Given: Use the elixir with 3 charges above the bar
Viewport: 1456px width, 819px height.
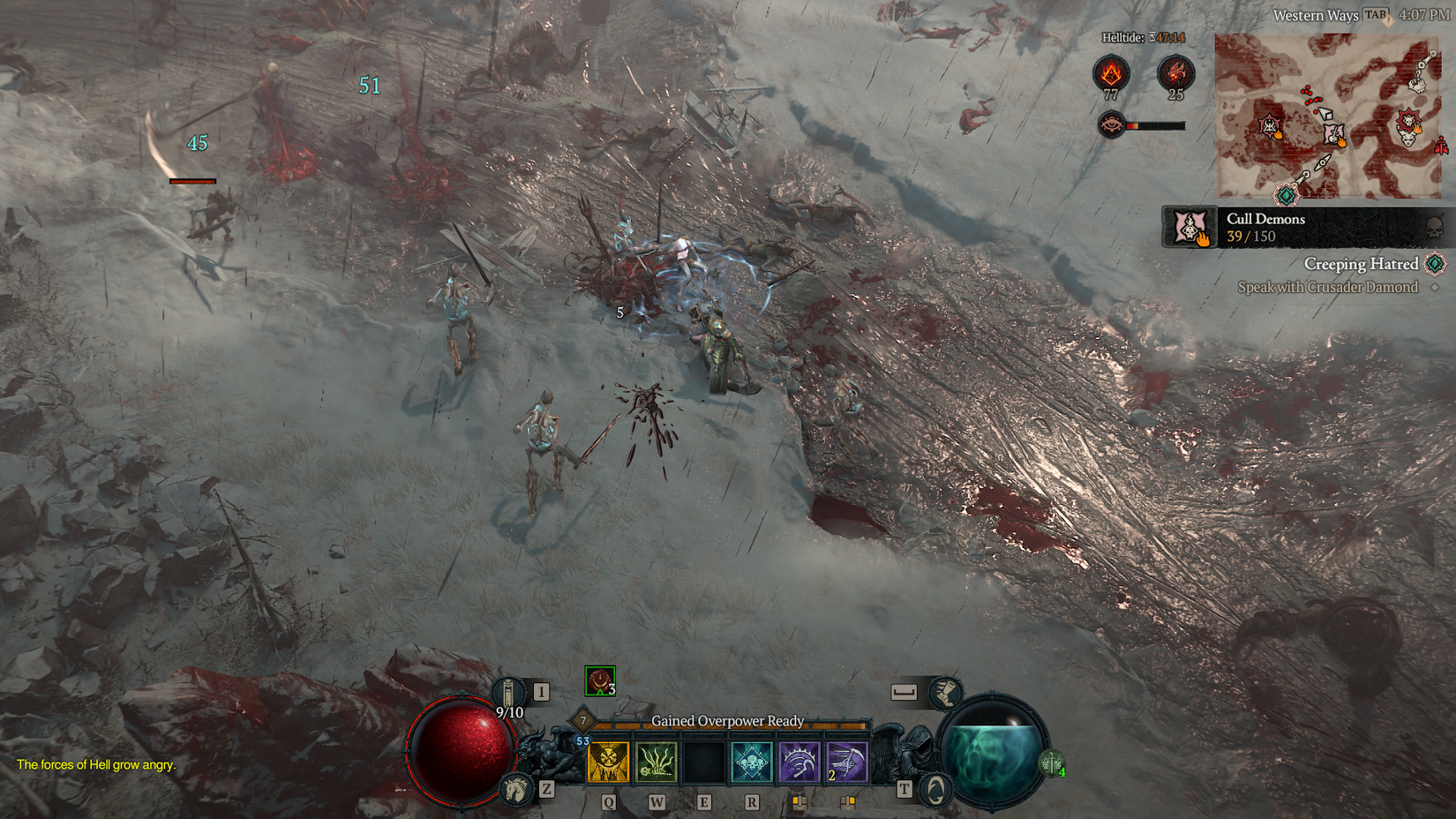Looking at the screenshot, I should coord(599,680).
